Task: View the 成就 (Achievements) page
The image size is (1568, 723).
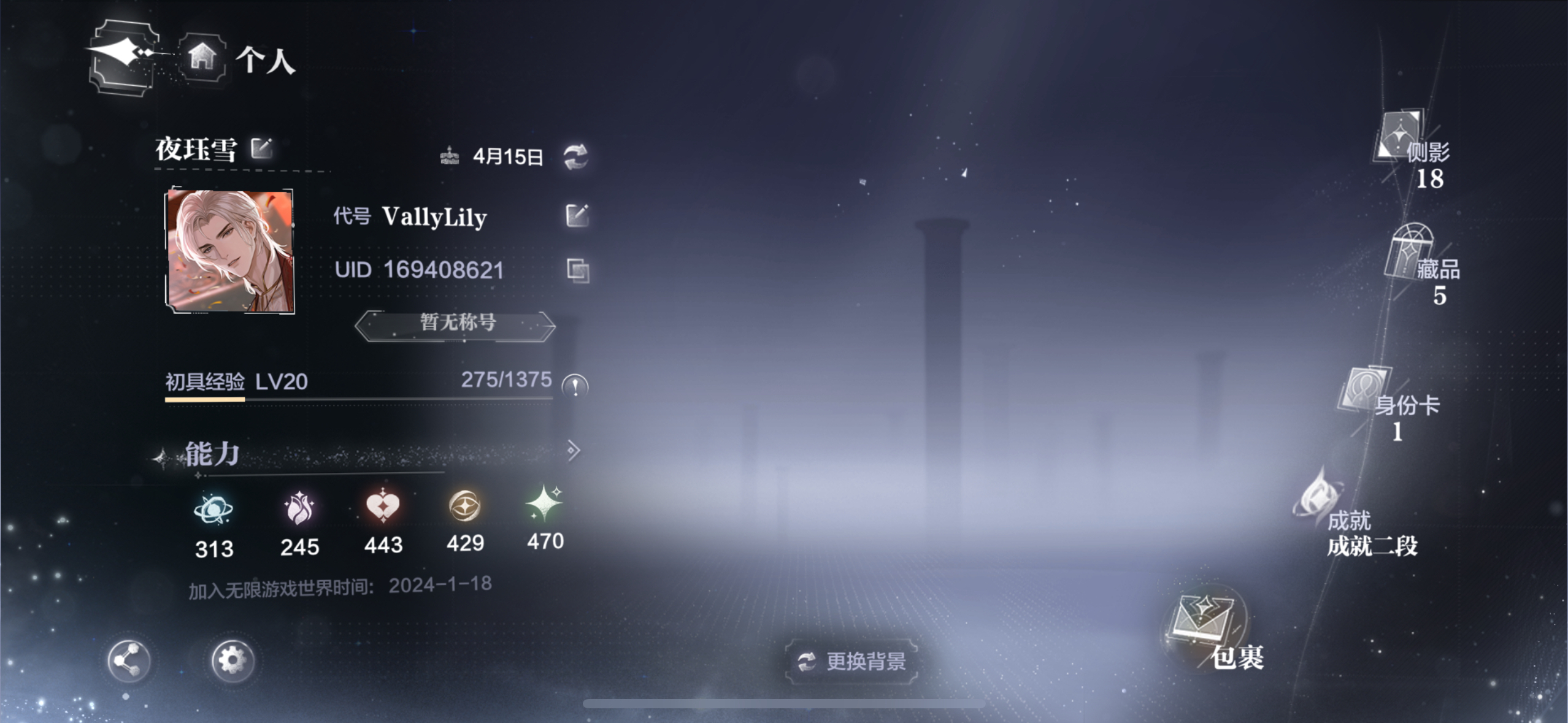Action: (x=1319, y=497)
